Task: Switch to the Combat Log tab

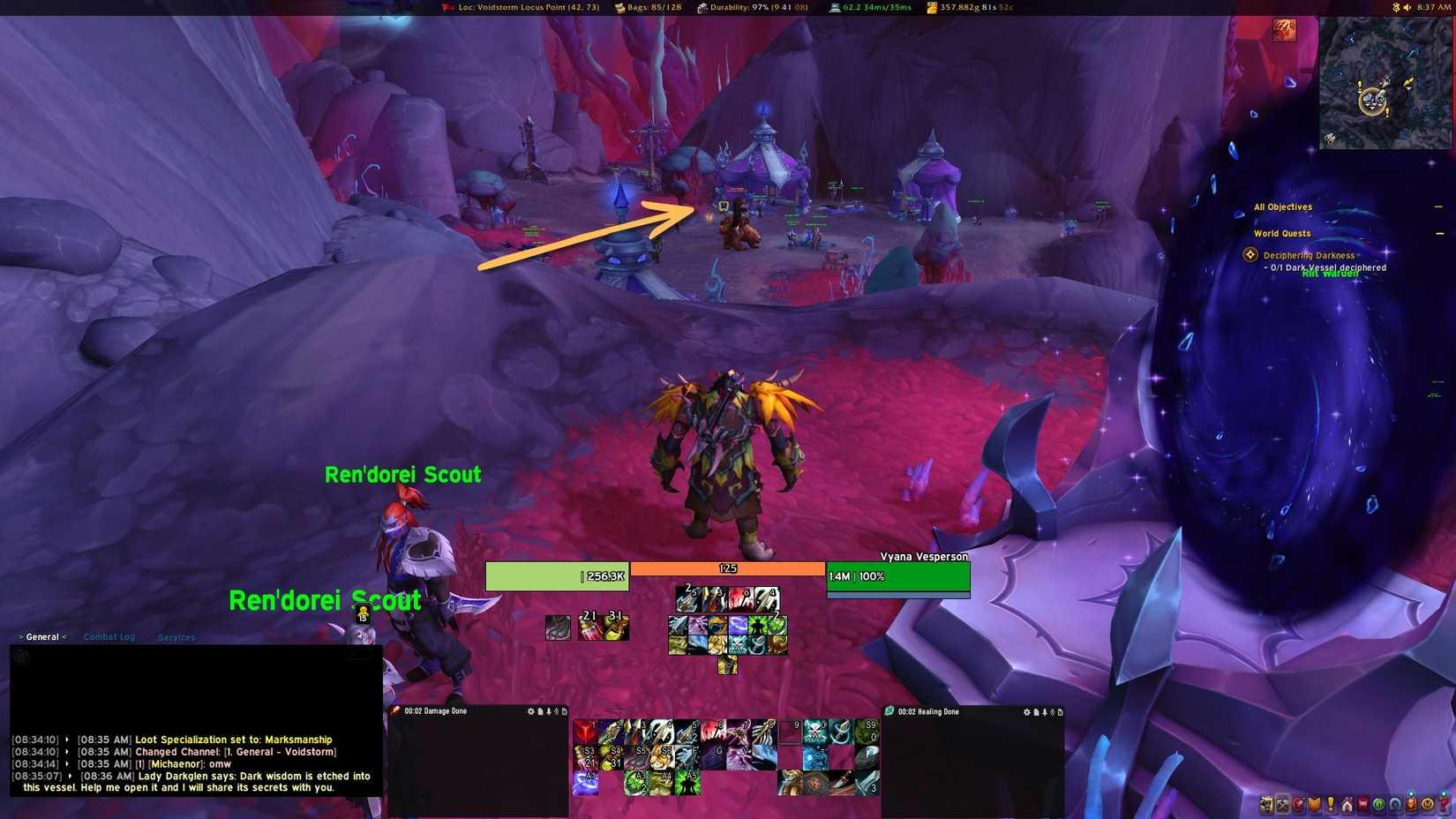Action: (109, 636)
